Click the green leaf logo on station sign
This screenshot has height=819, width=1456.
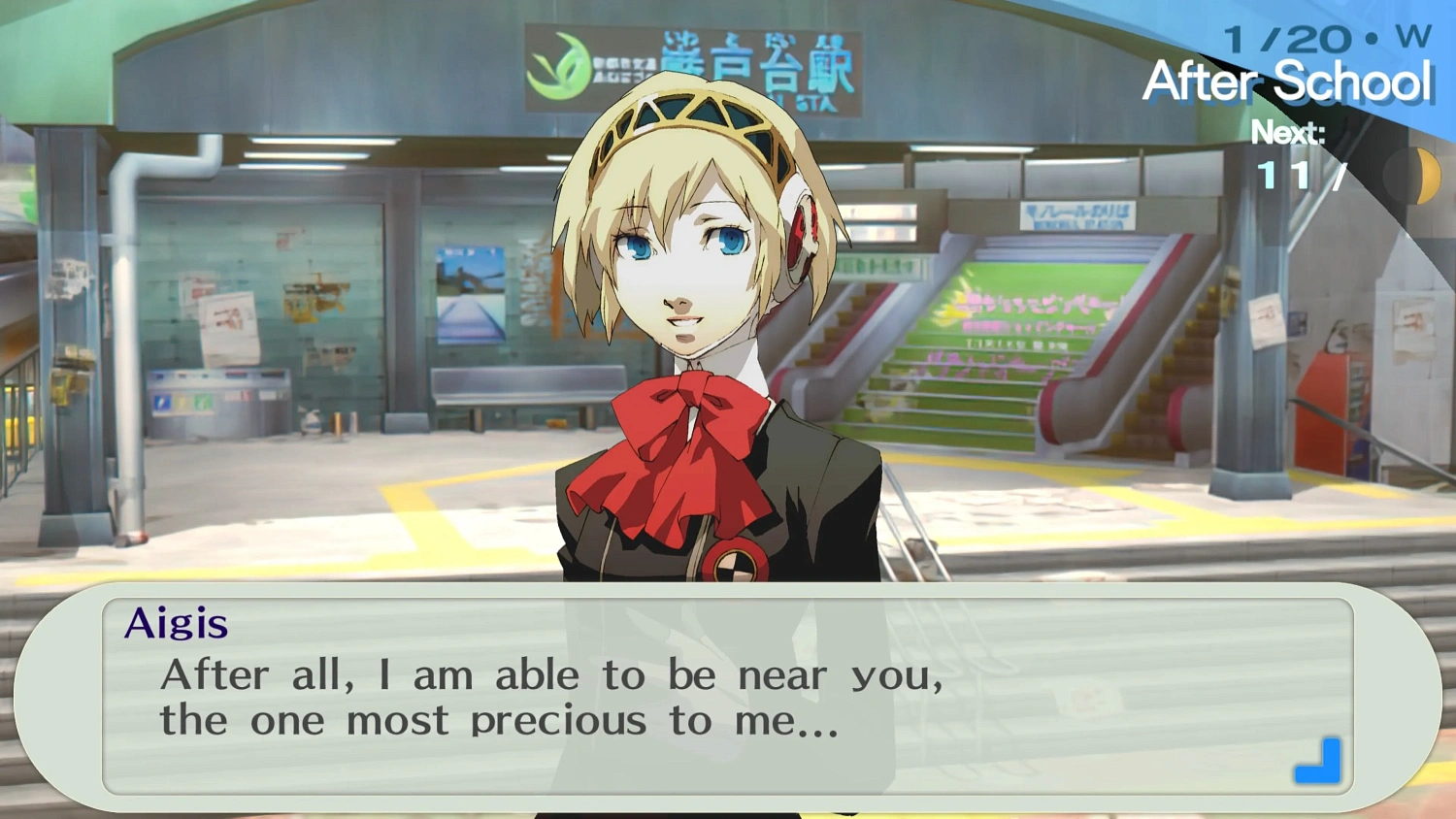pyautogui.click(x=558, y=56)
